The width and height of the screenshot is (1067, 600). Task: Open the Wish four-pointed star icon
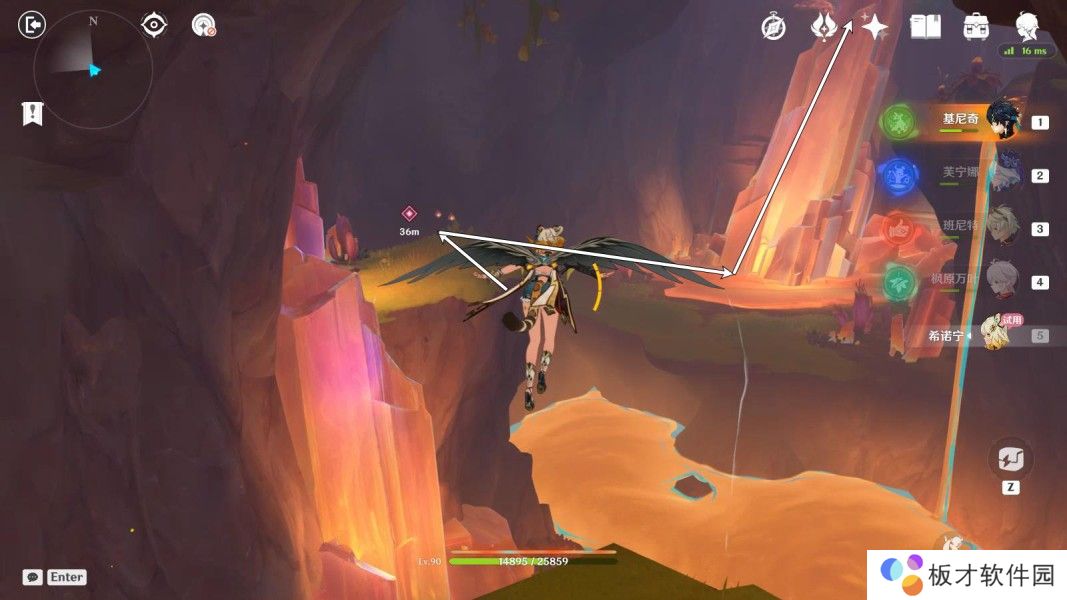tap(875, 27)
